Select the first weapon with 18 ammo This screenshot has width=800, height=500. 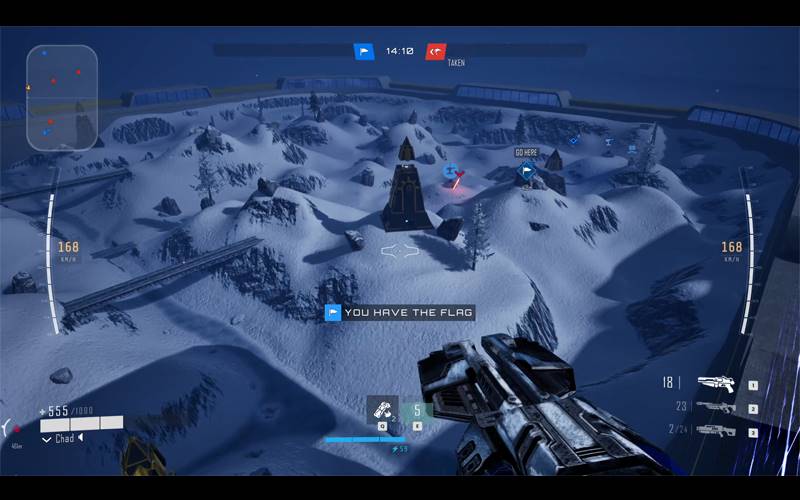716,383
